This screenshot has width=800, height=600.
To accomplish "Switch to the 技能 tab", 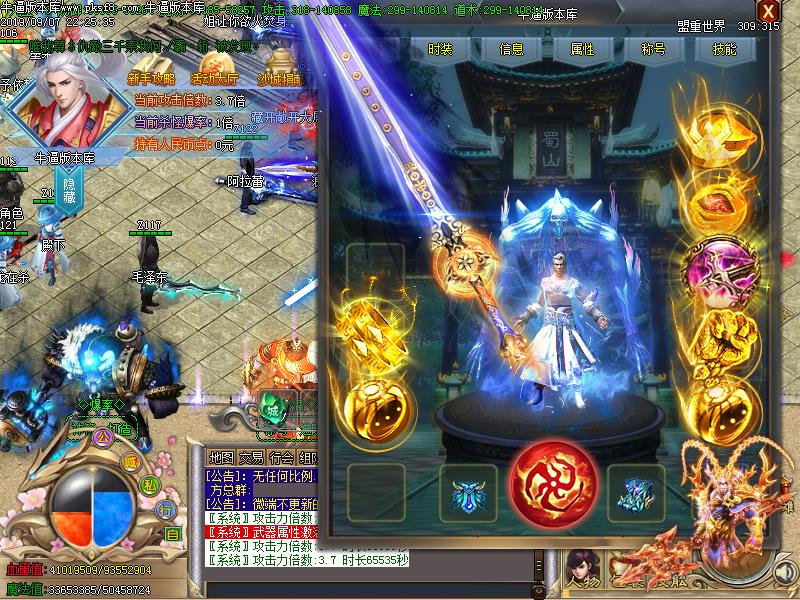I will point(725,49).
